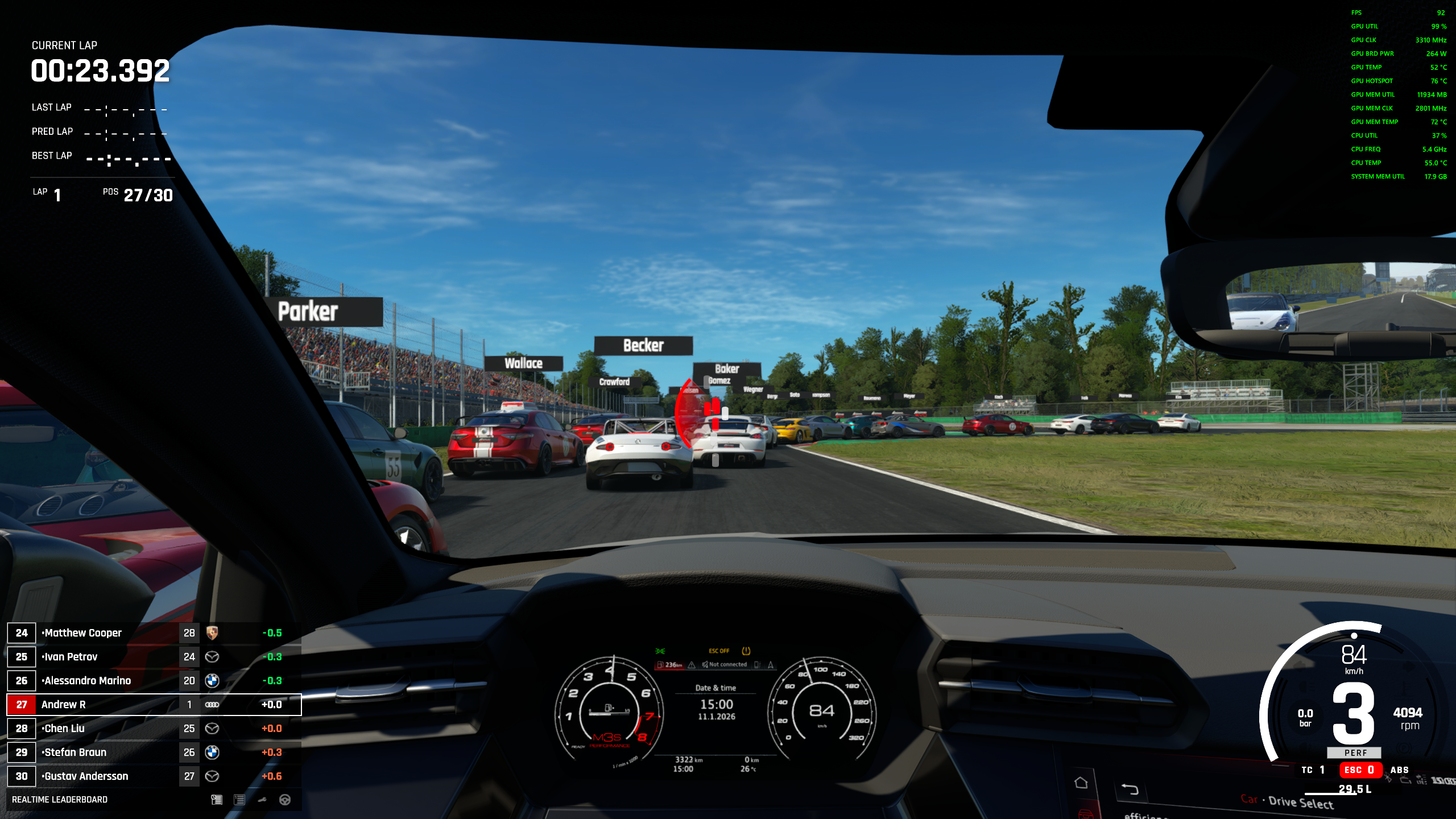The image size is (1456, 819).
Task: Open the wrench setup tab
Action: point(262,800)
